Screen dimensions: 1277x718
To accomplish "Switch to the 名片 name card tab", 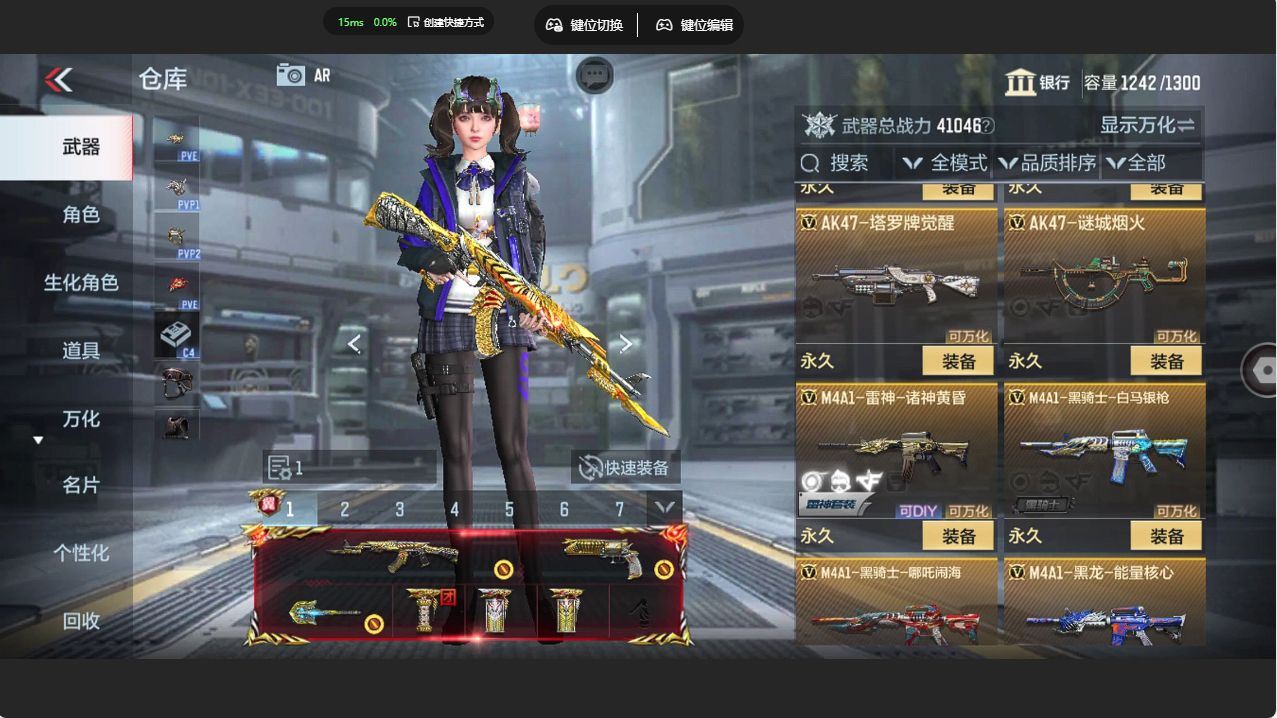I will point(81,485).
